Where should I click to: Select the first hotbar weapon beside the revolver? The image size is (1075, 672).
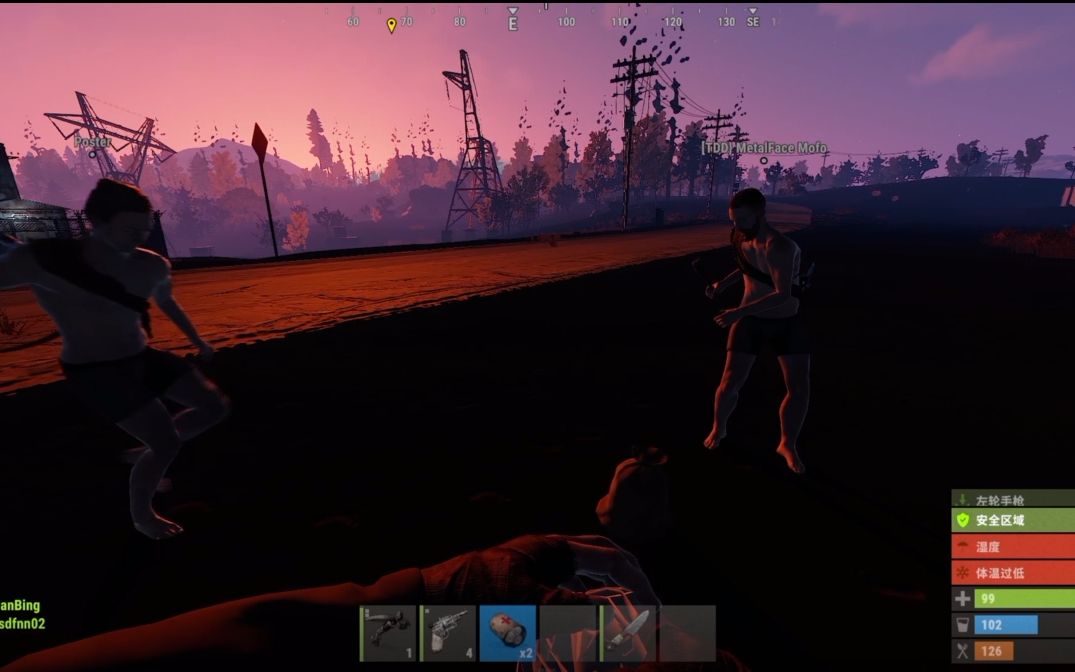[x=388, y=633]
